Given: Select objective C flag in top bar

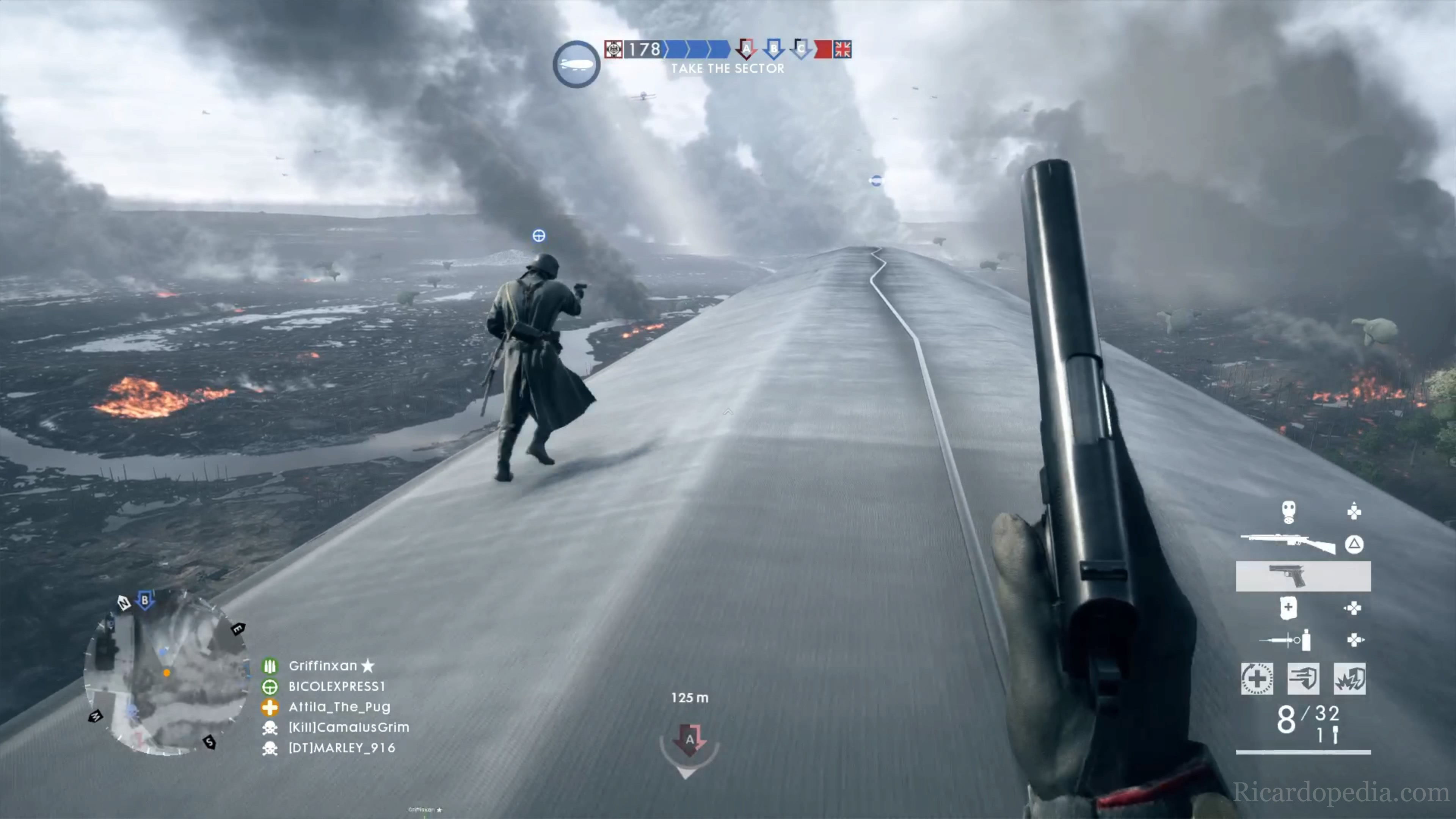Looking at the screenshot, I should pyautogui.click(x=800, y=49).
